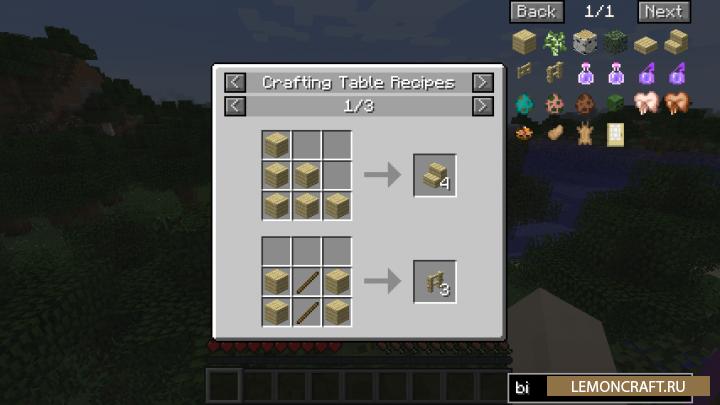Screen dimensions: 720x405
Task: Pick the birch planks block in item list
Action: [x=525, y=42]
